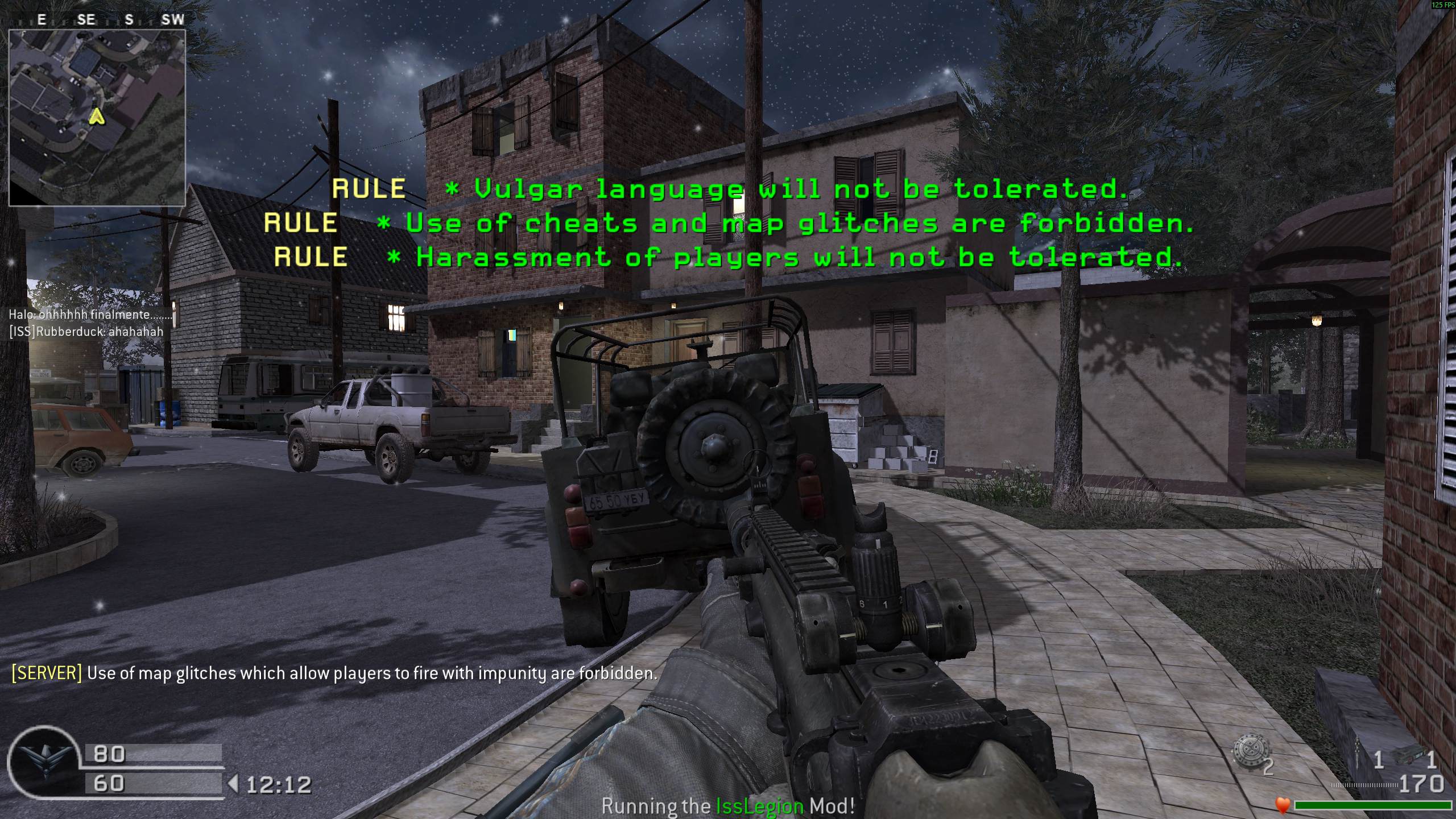Select Rubberduck's chat message
The width and height of the screenshot is (1456, 819).
[x=86, y=332]
